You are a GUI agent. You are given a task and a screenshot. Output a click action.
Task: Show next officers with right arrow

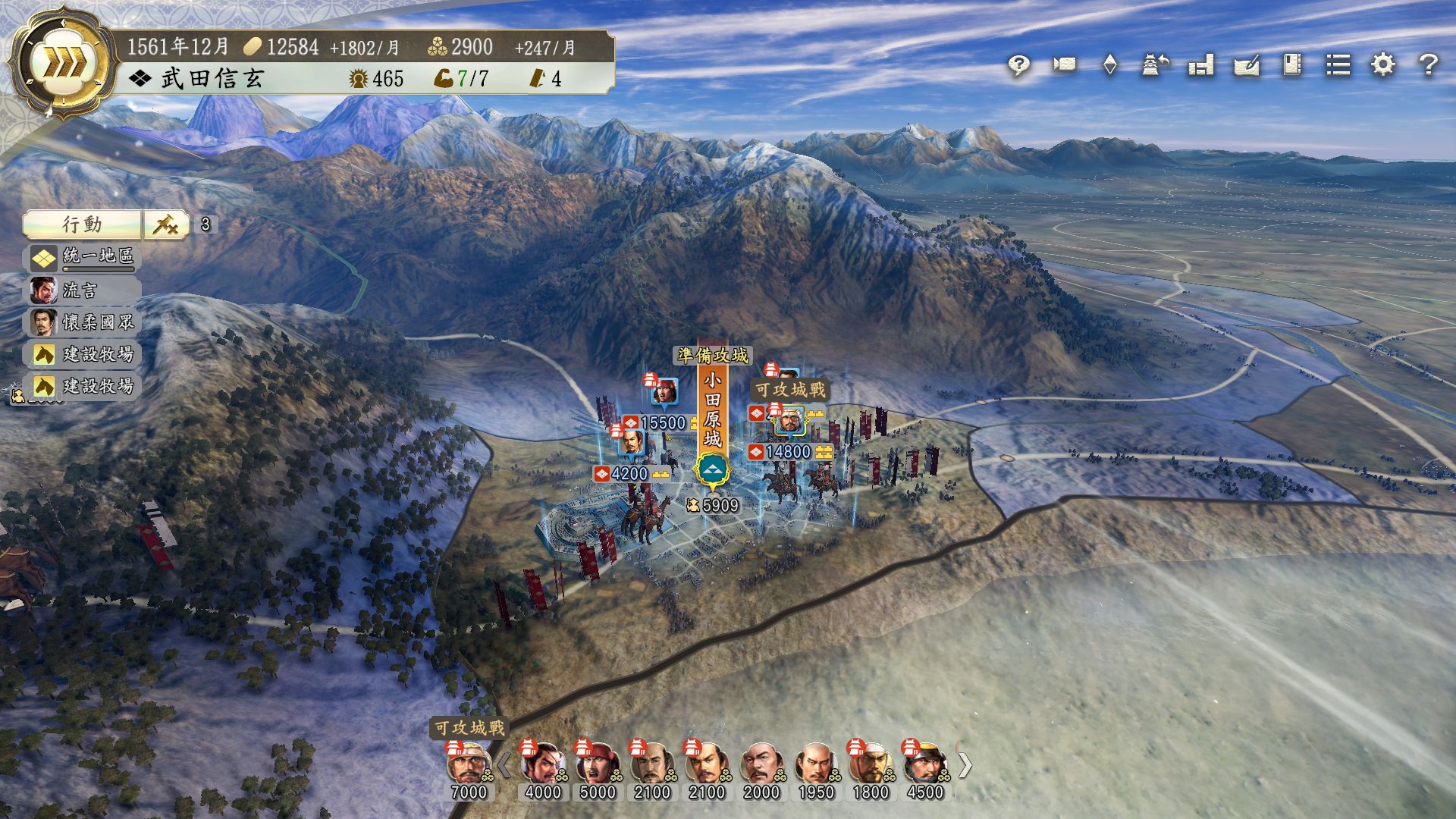[965, 765]
